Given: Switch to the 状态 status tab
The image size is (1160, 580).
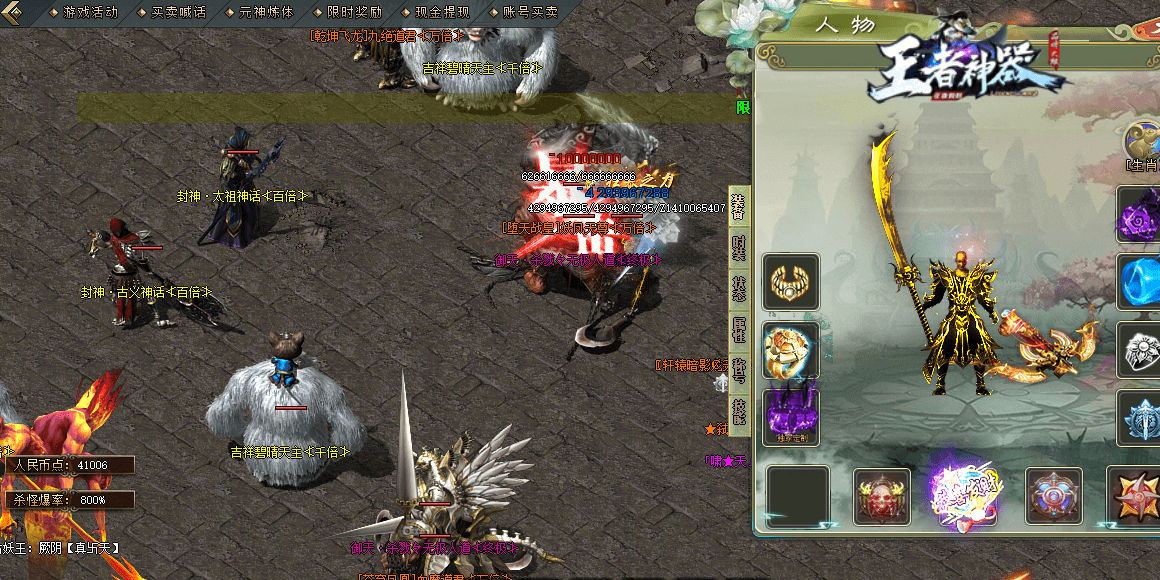Looking at the screenshot, I should click(x=739, y=288).
